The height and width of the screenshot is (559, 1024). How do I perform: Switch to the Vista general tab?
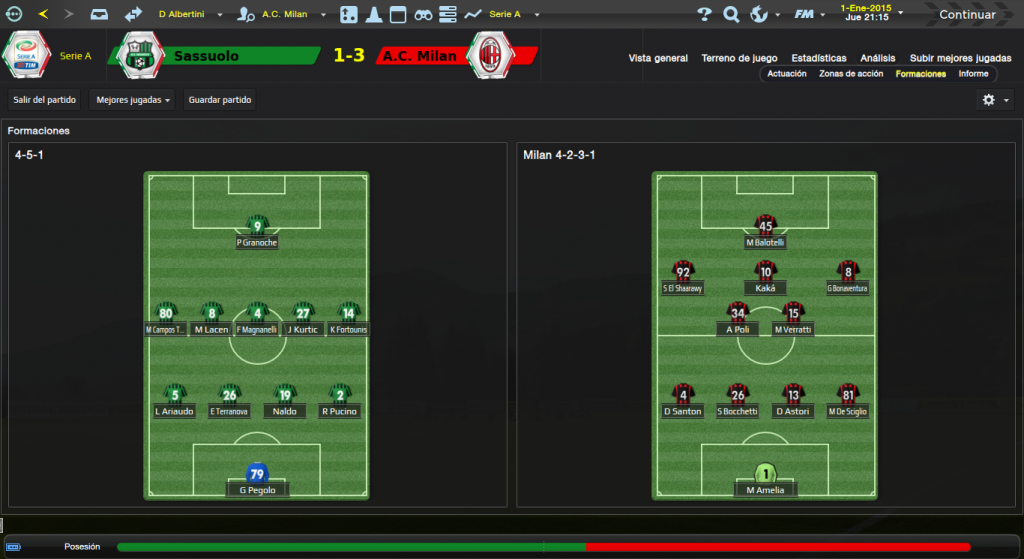(658, 58)
